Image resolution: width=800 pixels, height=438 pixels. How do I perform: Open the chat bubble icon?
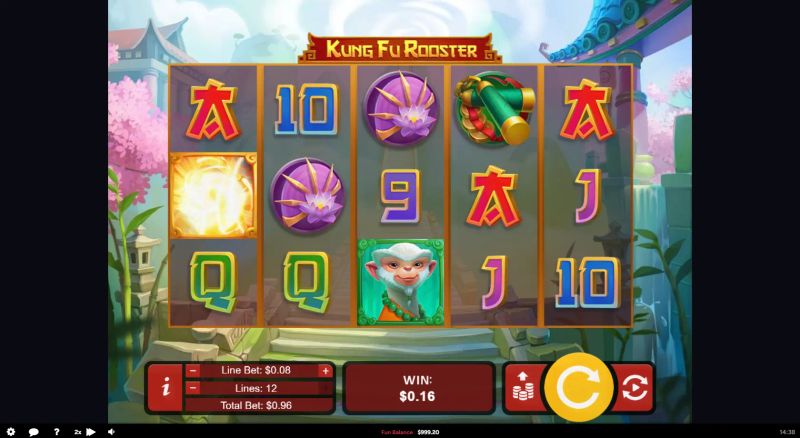pyautogui.click(x=33, y=432)
